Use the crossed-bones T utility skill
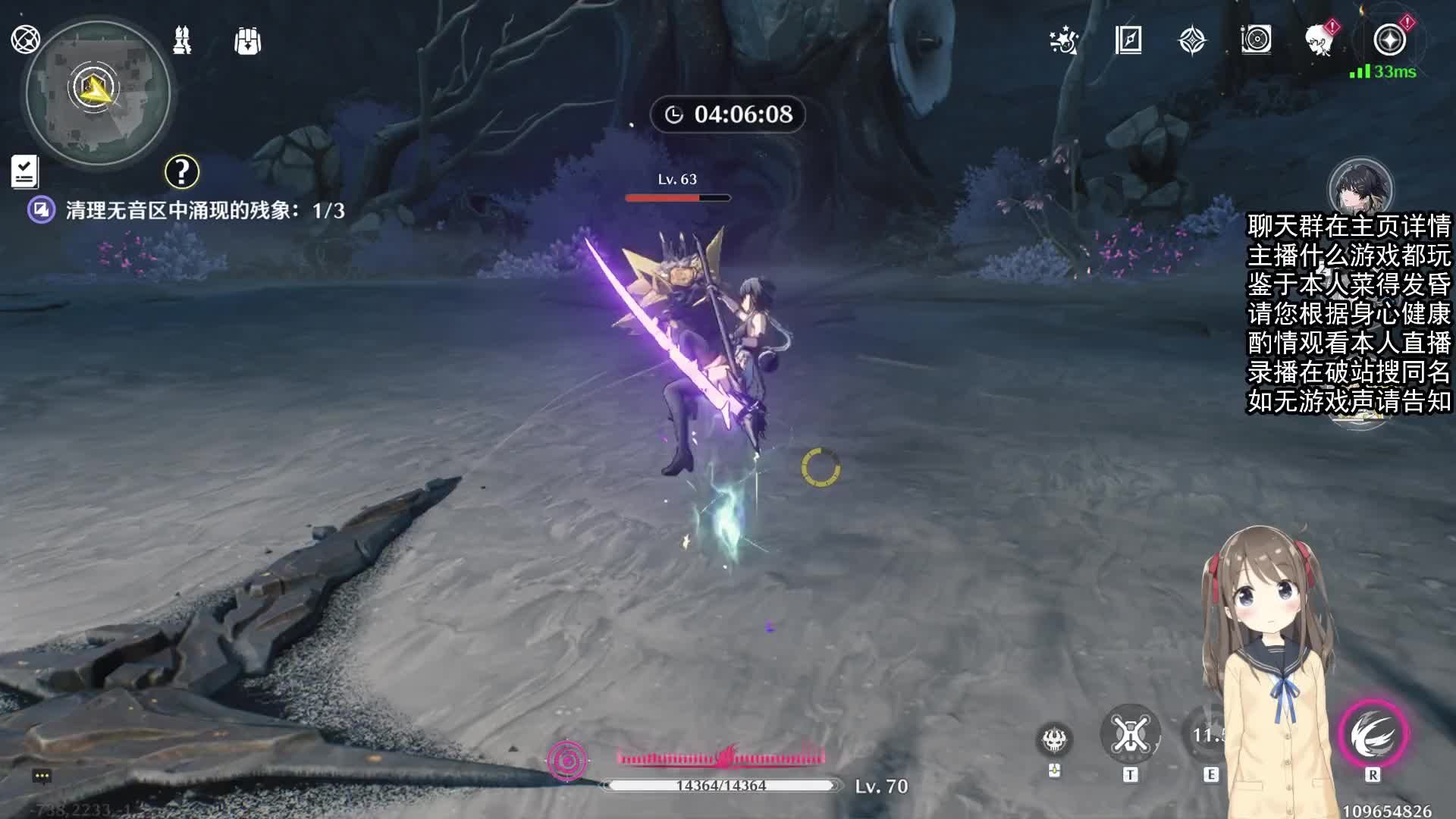Screen dimensions: 1456x819 pos(1130,734)
